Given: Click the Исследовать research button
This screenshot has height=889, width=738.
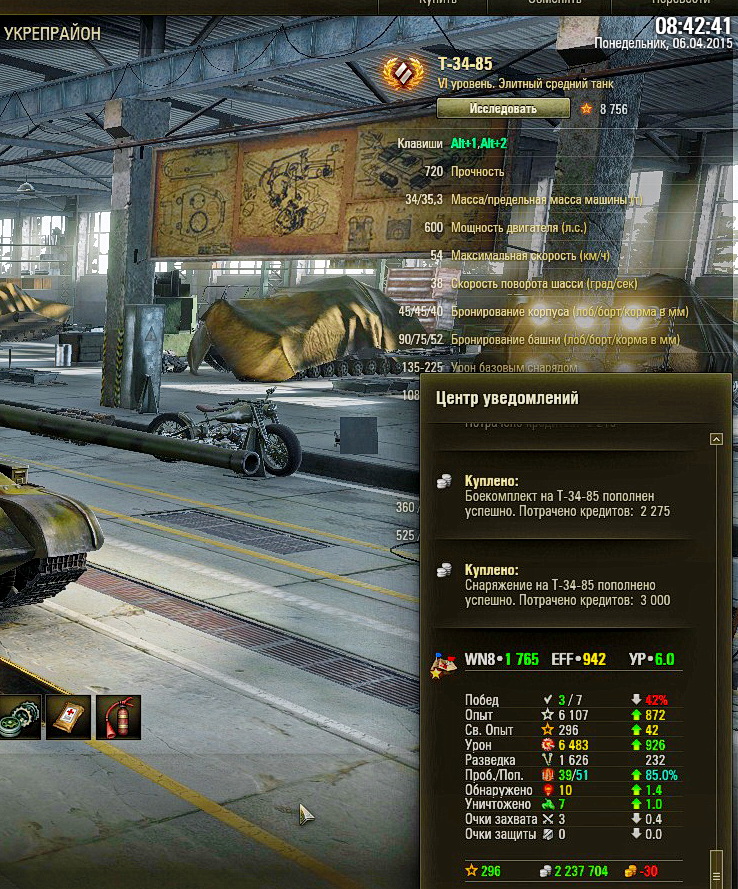Looking at the screenshot, I should [503, 108].
